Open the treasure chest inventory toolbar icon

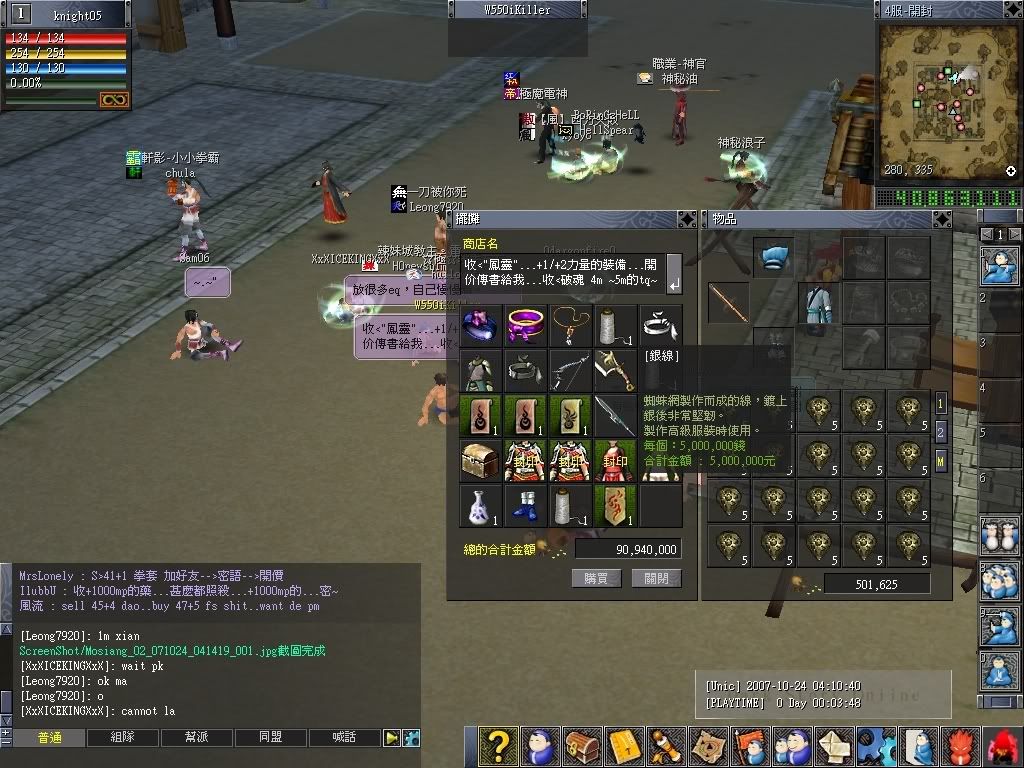click(x=584, y=746)
